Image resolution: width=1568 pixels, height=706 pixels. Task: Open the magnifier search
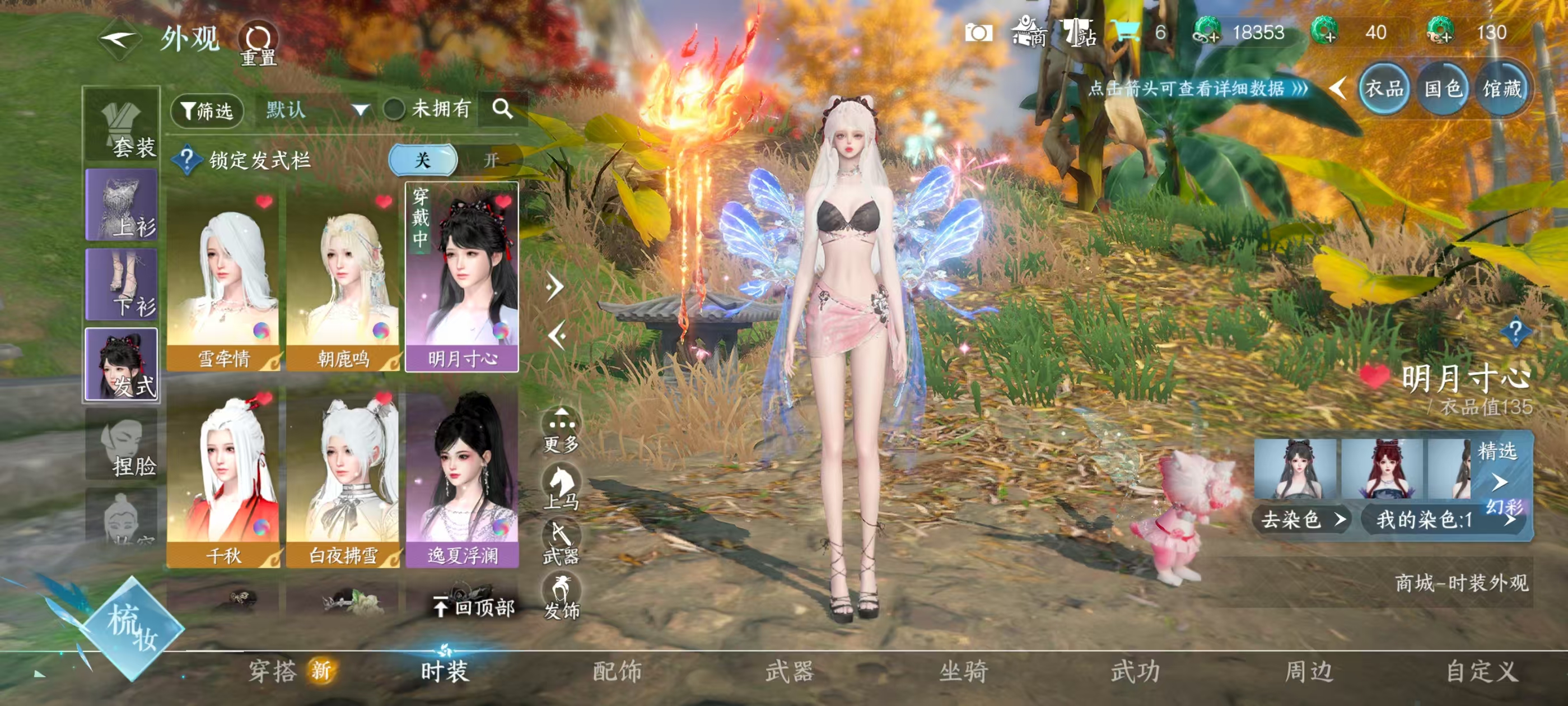pos(502,110)
